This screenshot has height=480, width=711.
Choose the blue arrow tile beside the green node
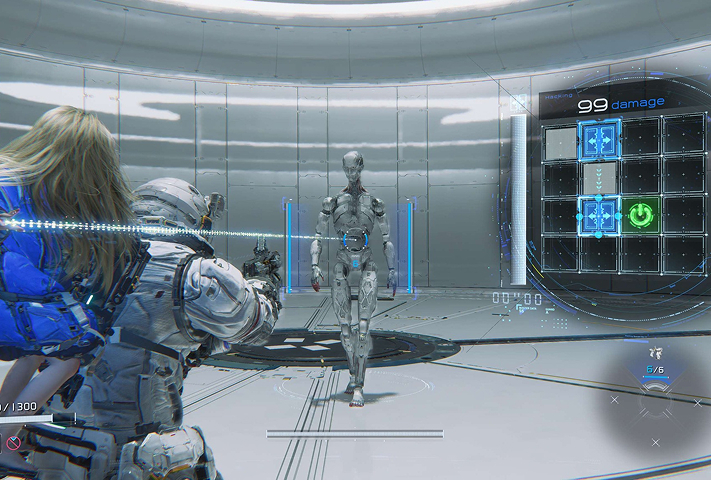point(599,214)
